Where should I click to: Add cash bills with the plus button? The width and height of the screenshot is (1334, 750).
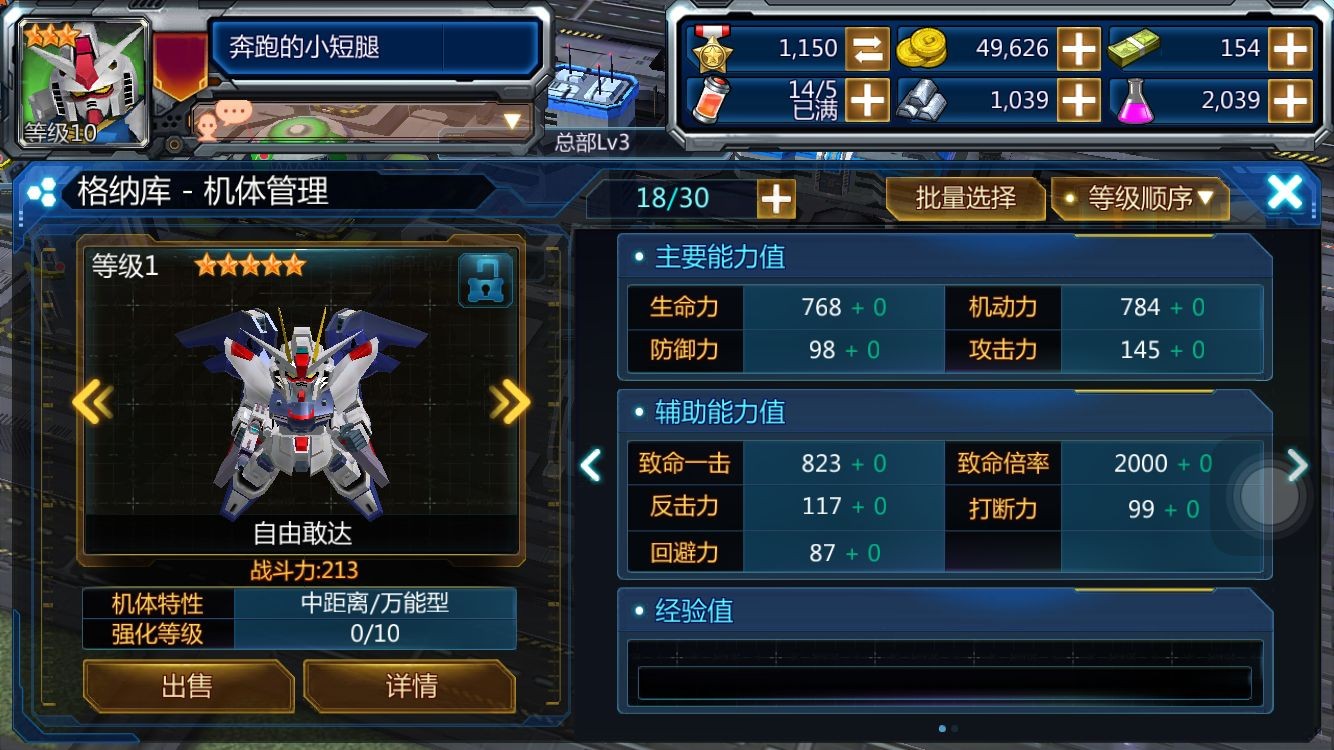click(1290, 48)
